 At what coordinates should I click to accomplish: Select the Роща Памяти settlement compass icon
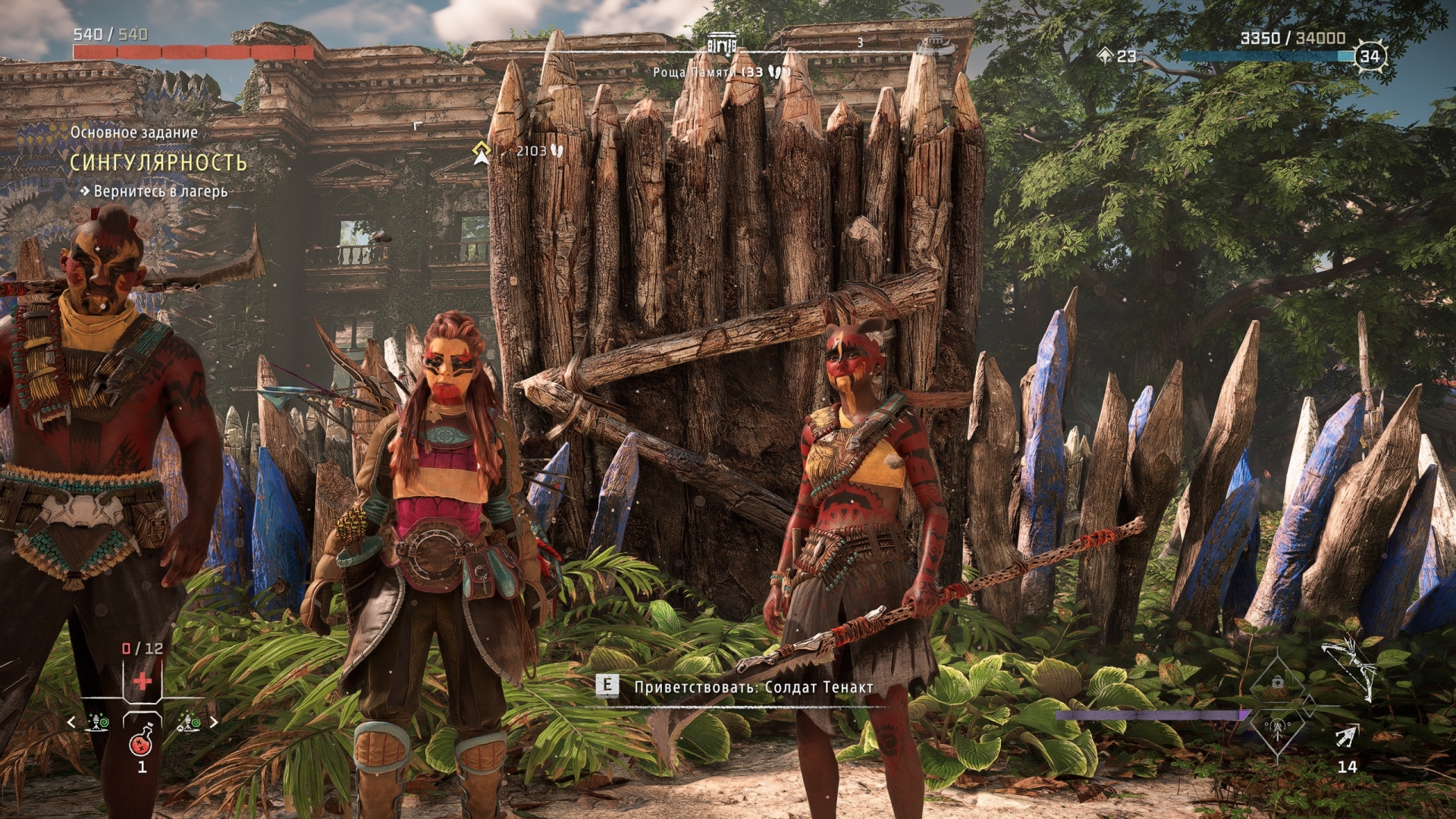(x=721, y=45)
